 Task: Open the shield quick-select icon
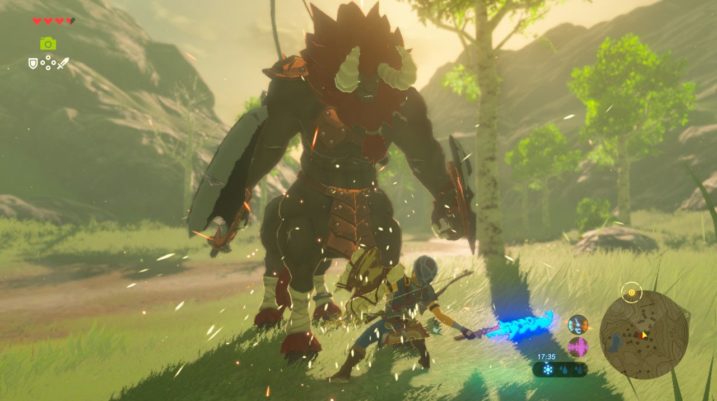tap(33, 63)
